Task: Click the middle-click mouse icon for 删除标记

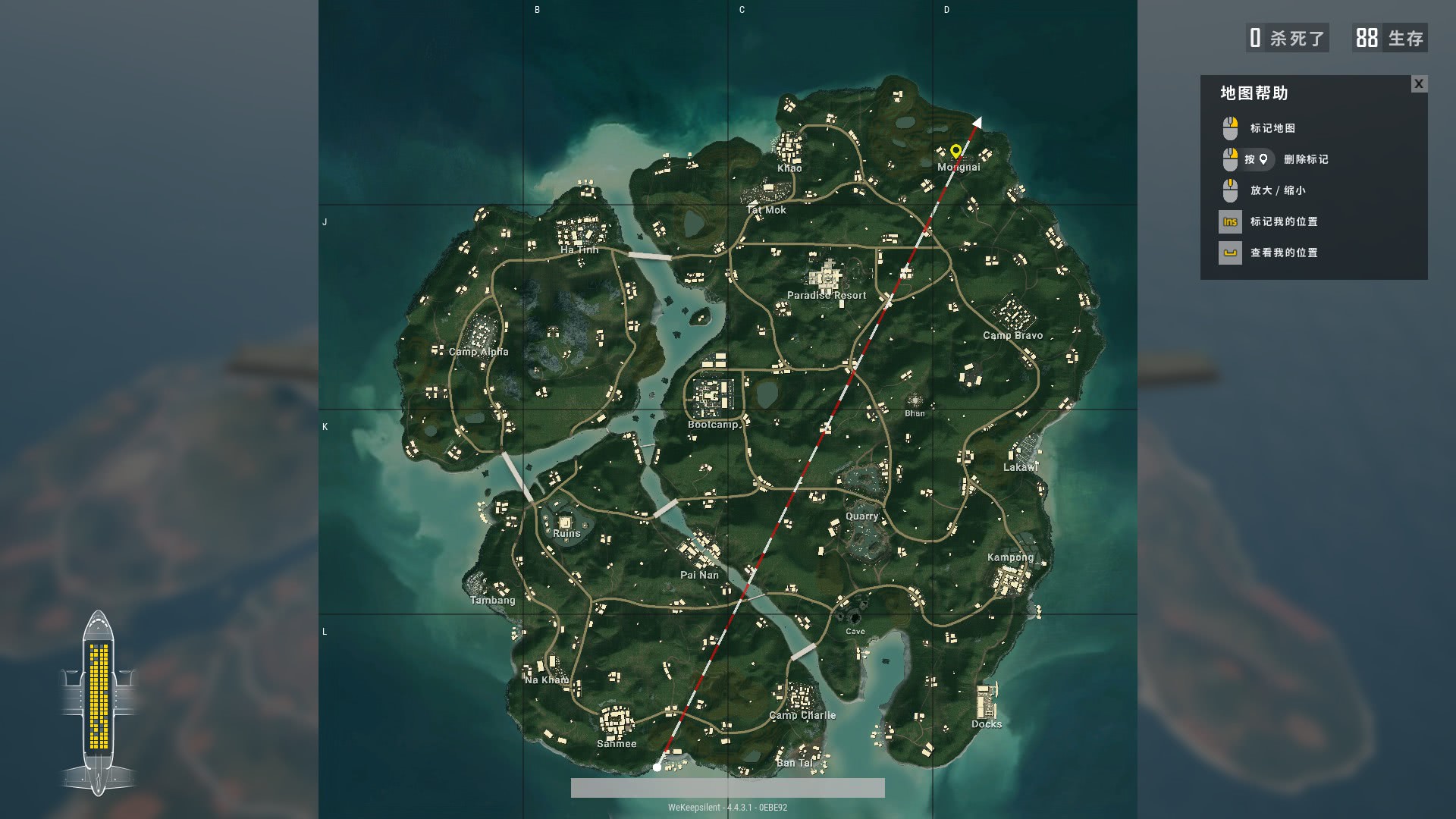Action: click(x=1229, y=159)
